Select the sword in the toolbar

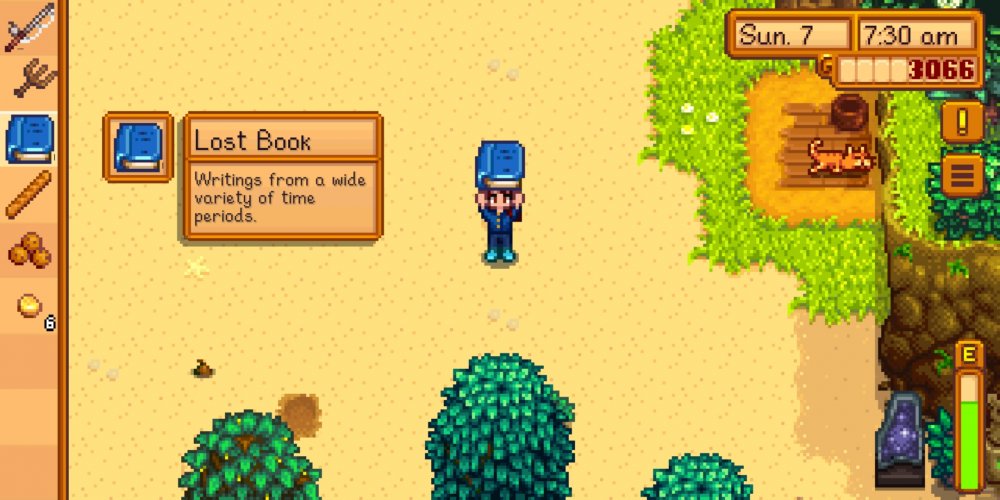point(28,28)
